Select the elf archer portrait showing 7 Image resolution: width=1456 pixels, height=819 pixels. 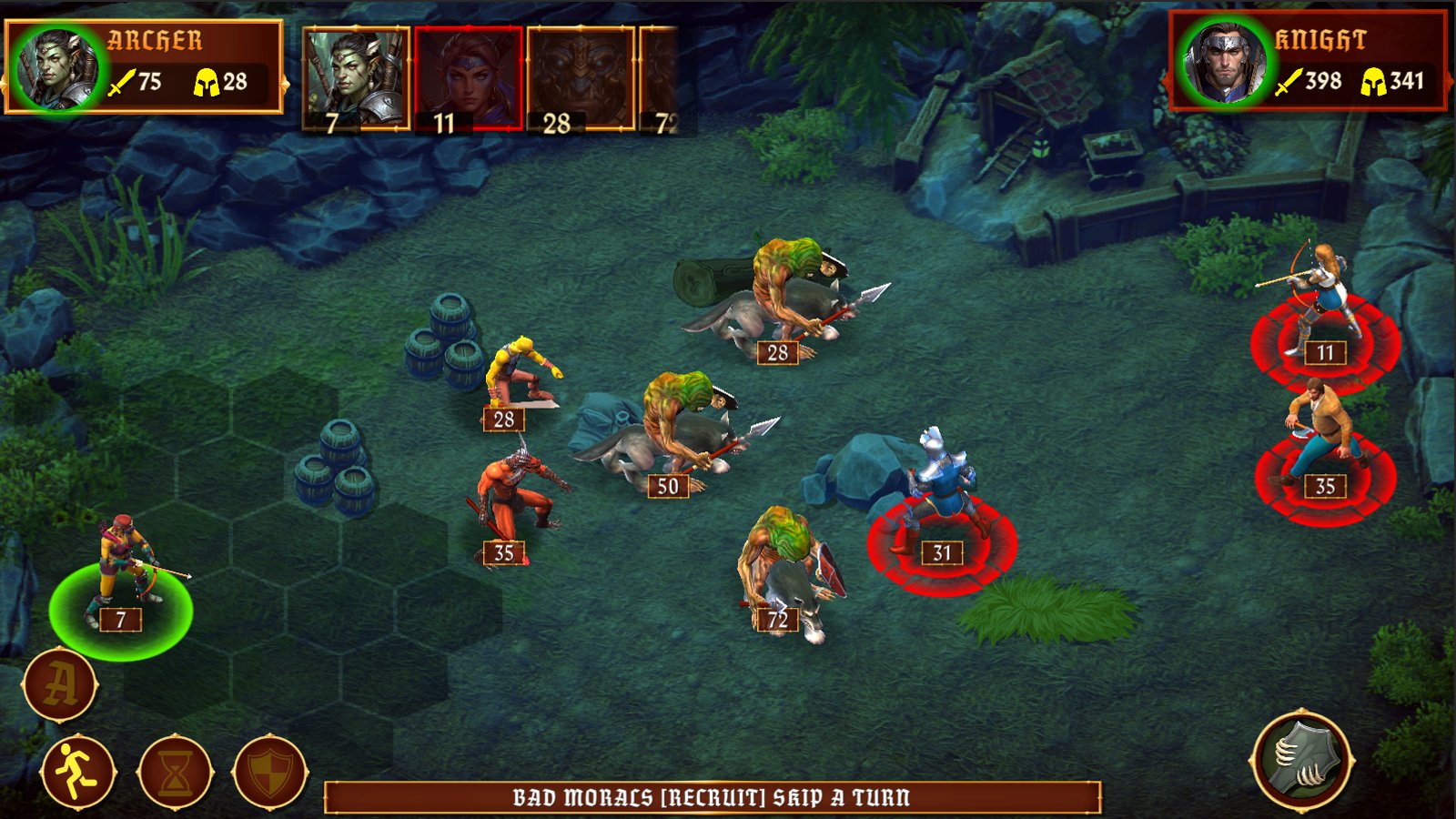point(357,75)
